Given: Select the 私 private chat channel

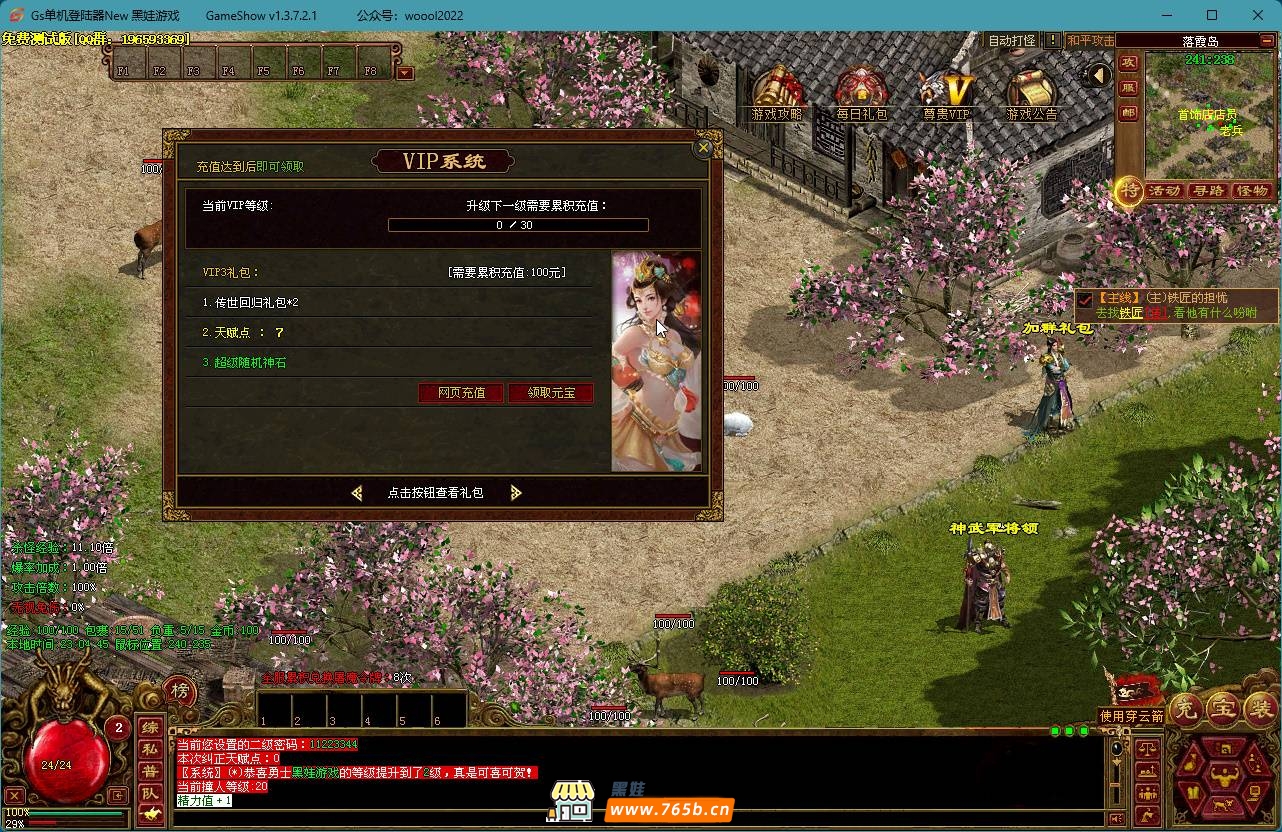Looking at the screenshot, I should click(x=150, y=749).
